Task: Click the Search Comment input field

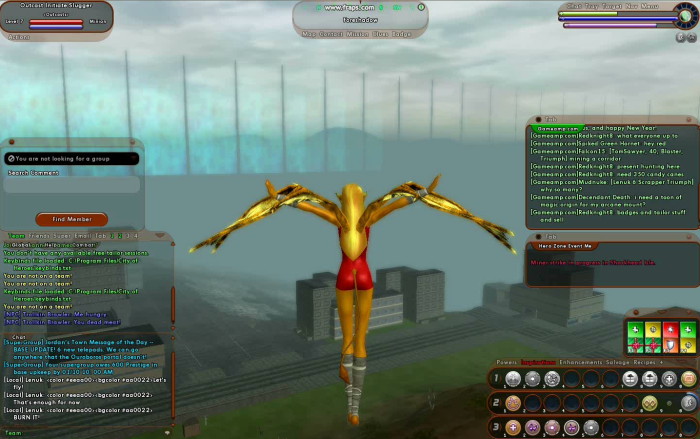Action: click(x=72, y=185)
